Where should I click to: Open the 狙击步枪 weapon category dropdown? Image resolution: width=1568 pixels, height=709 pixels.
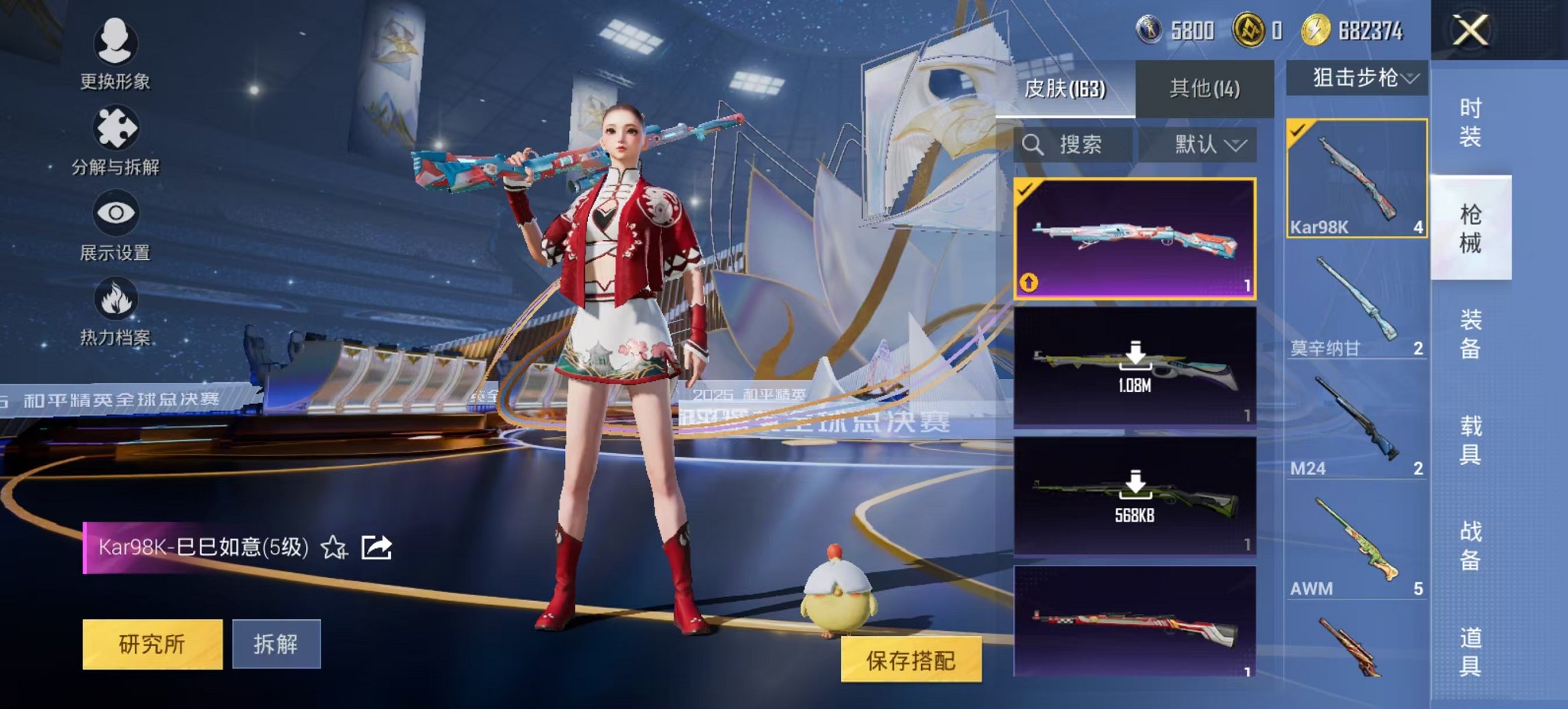pyautogui.click(x=1357, y=78)
